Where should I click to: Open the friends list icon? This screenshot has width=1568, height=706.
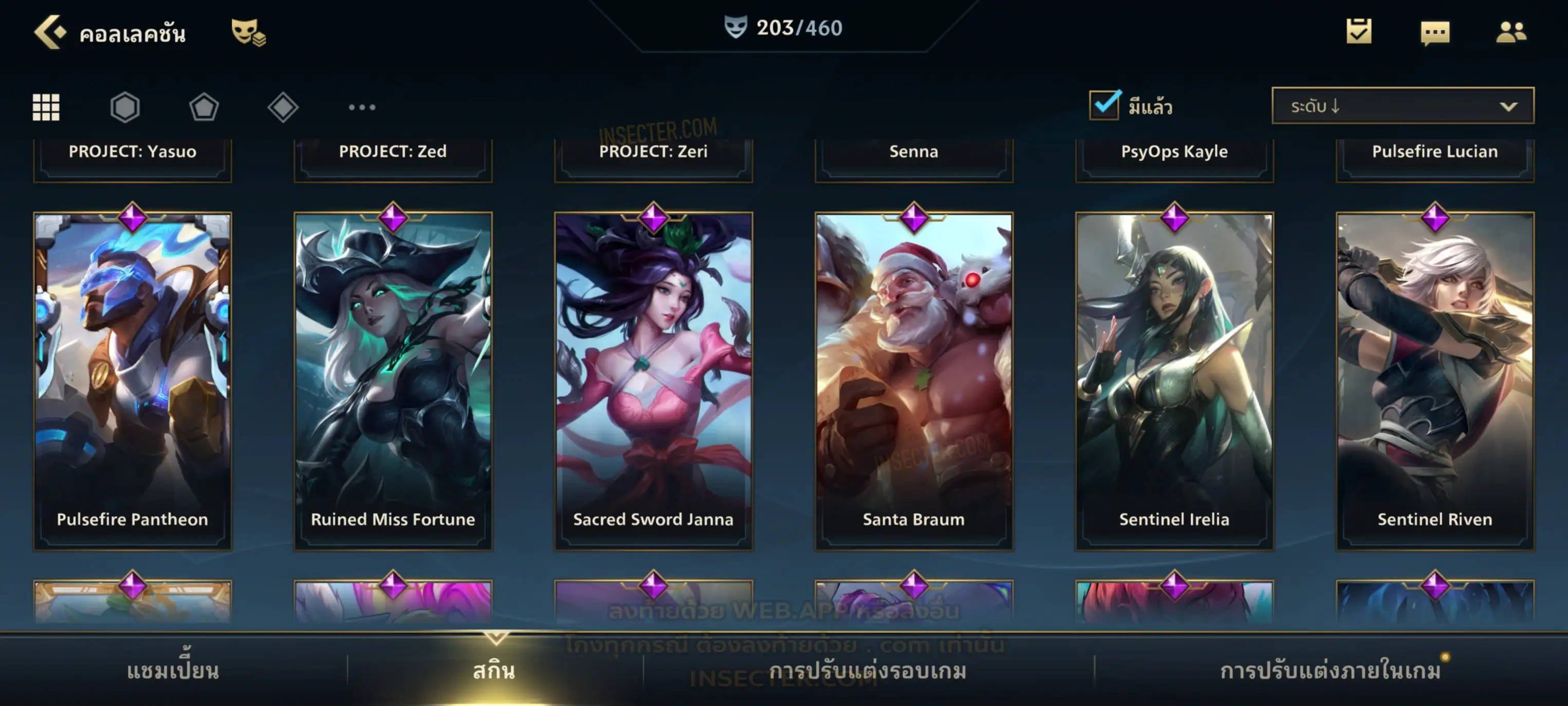point(1510,32)
